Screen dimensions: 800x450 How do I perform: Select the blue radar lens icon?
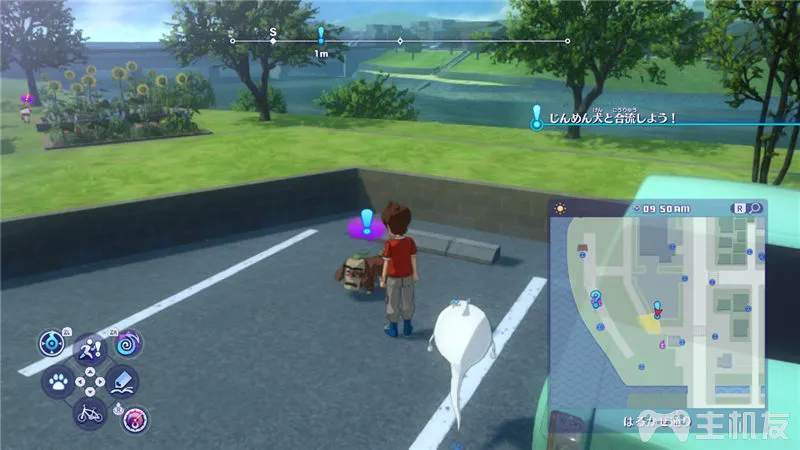[x=51, y=343]
